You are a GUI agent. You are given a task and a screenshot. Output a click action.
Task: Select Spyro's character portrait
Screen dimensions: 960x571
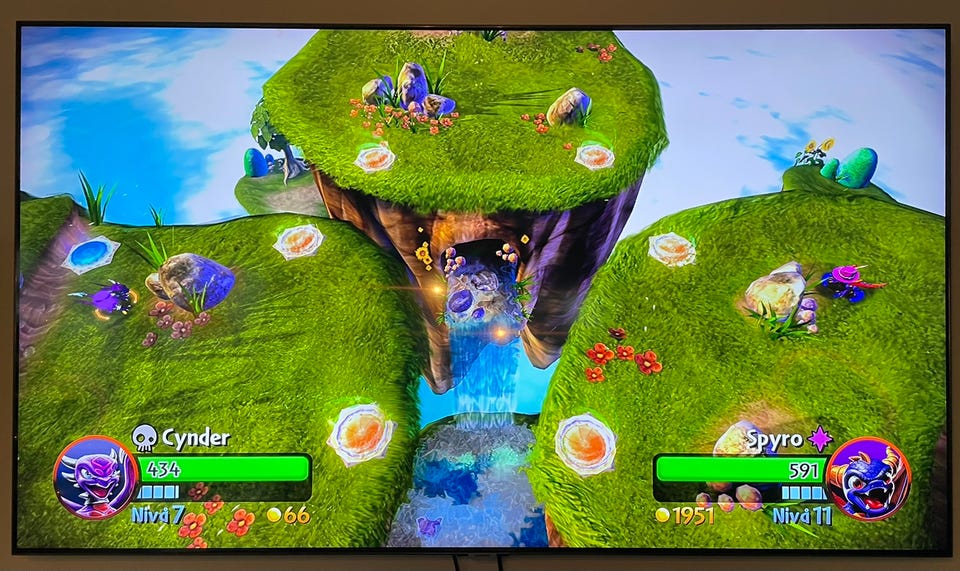[868, 478]
